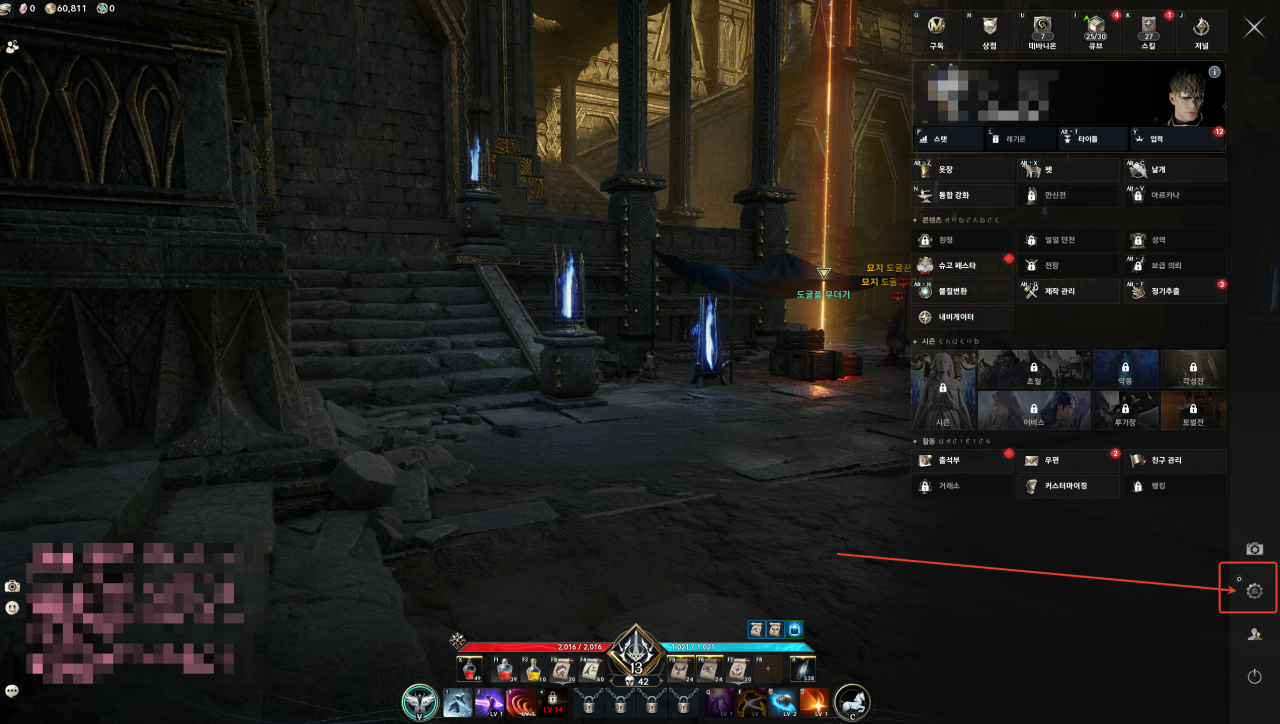Choose 통합 강화 enhancement
Screen dimensions: 1280x724
[x=962, y=195]
